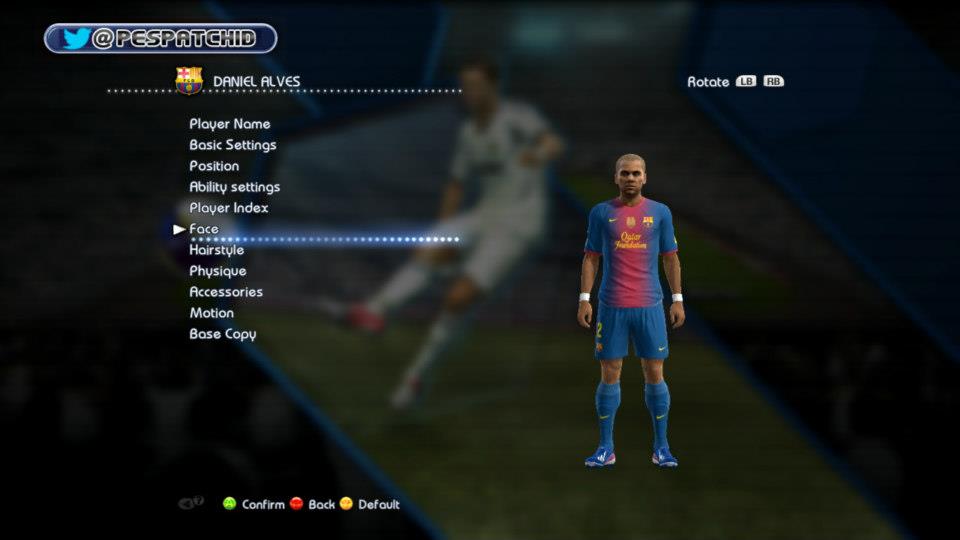Open the Face editing option
This screenshot has width=960, height=540.
204,229
